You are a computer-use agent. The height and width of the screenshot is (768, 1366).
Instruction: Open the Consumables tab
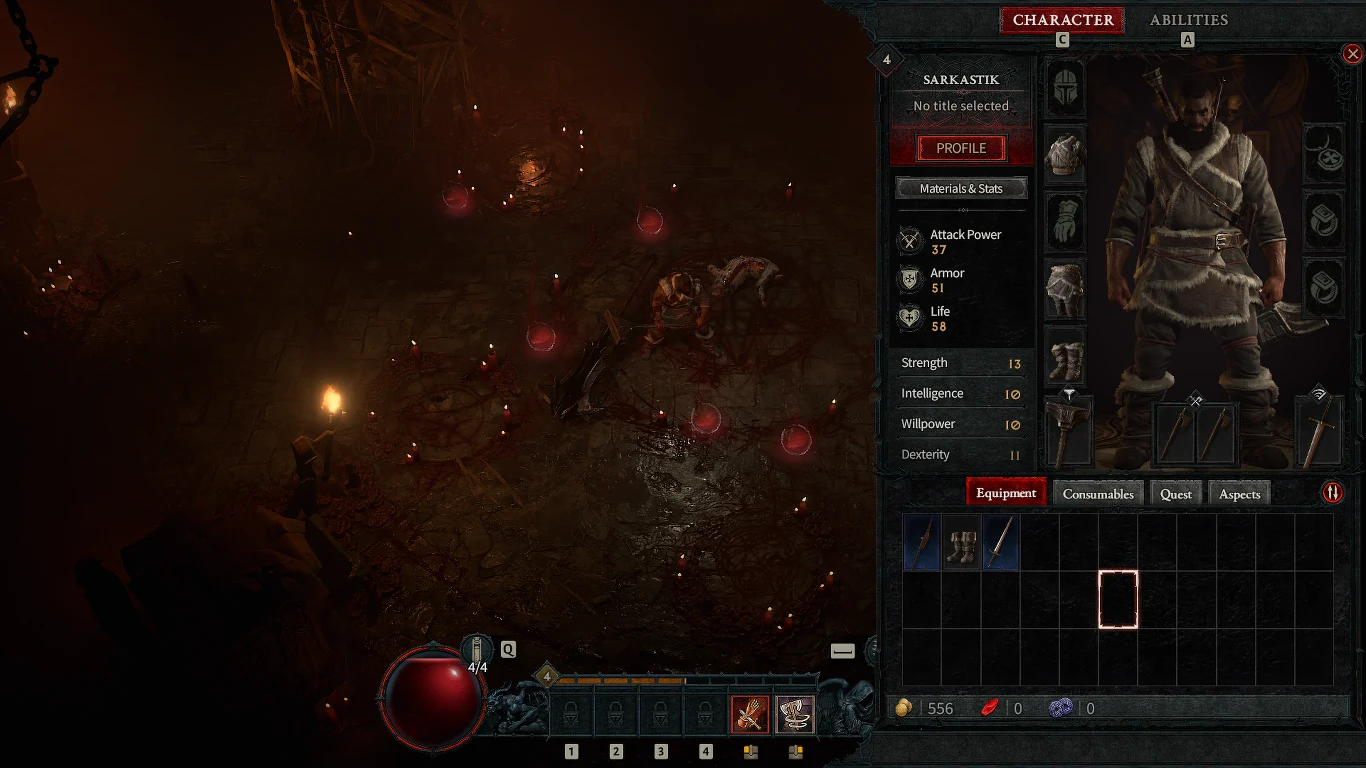(x=1098, y=493)
